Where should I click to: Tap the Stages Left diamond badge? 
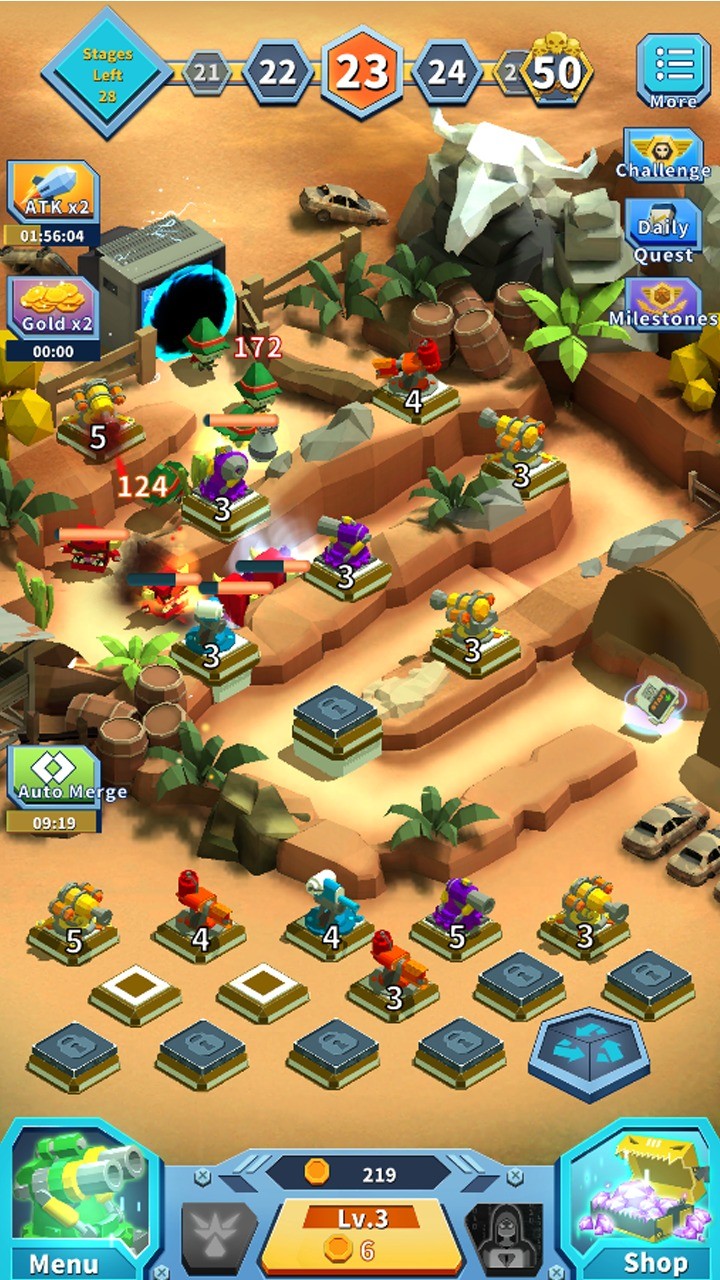[106, 70]
